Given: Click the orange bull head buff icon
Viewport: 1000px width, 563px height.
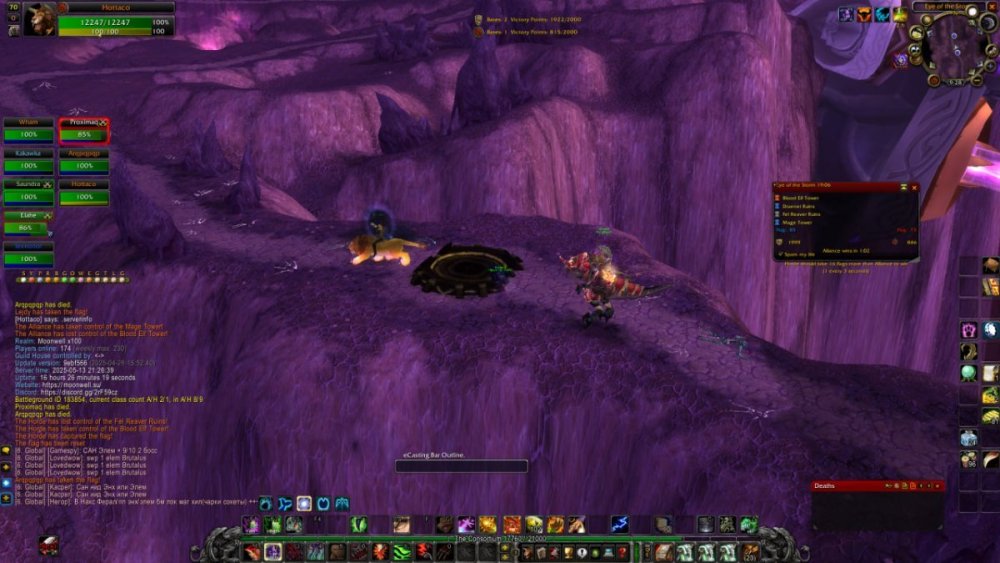Looking at the screenshot, I should tap(863, 15).
